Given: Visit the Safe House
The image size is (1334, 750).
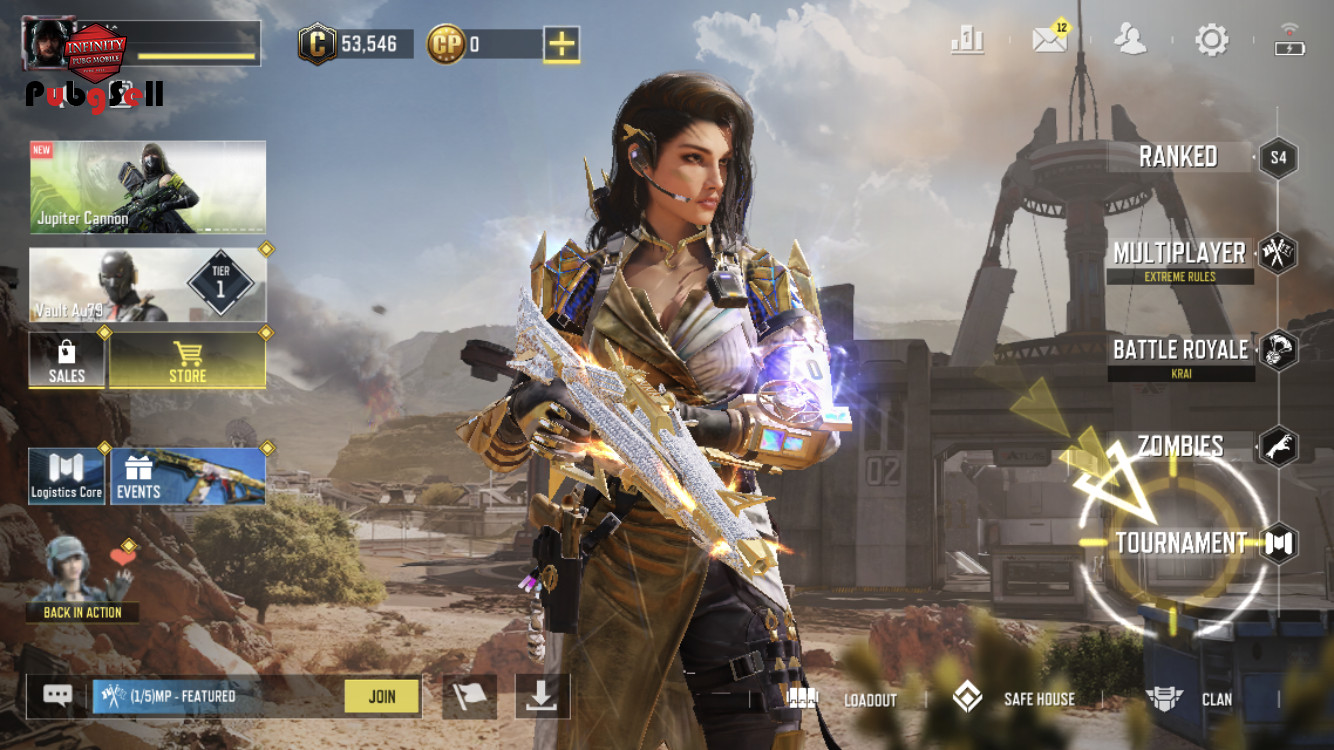Looking at the screenshot, I should (1016, 699).
